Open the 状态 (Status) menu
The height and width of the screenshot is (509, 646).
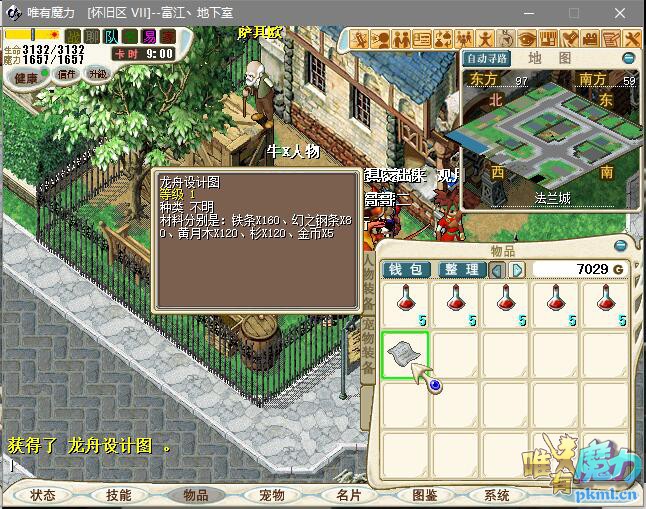43,495
